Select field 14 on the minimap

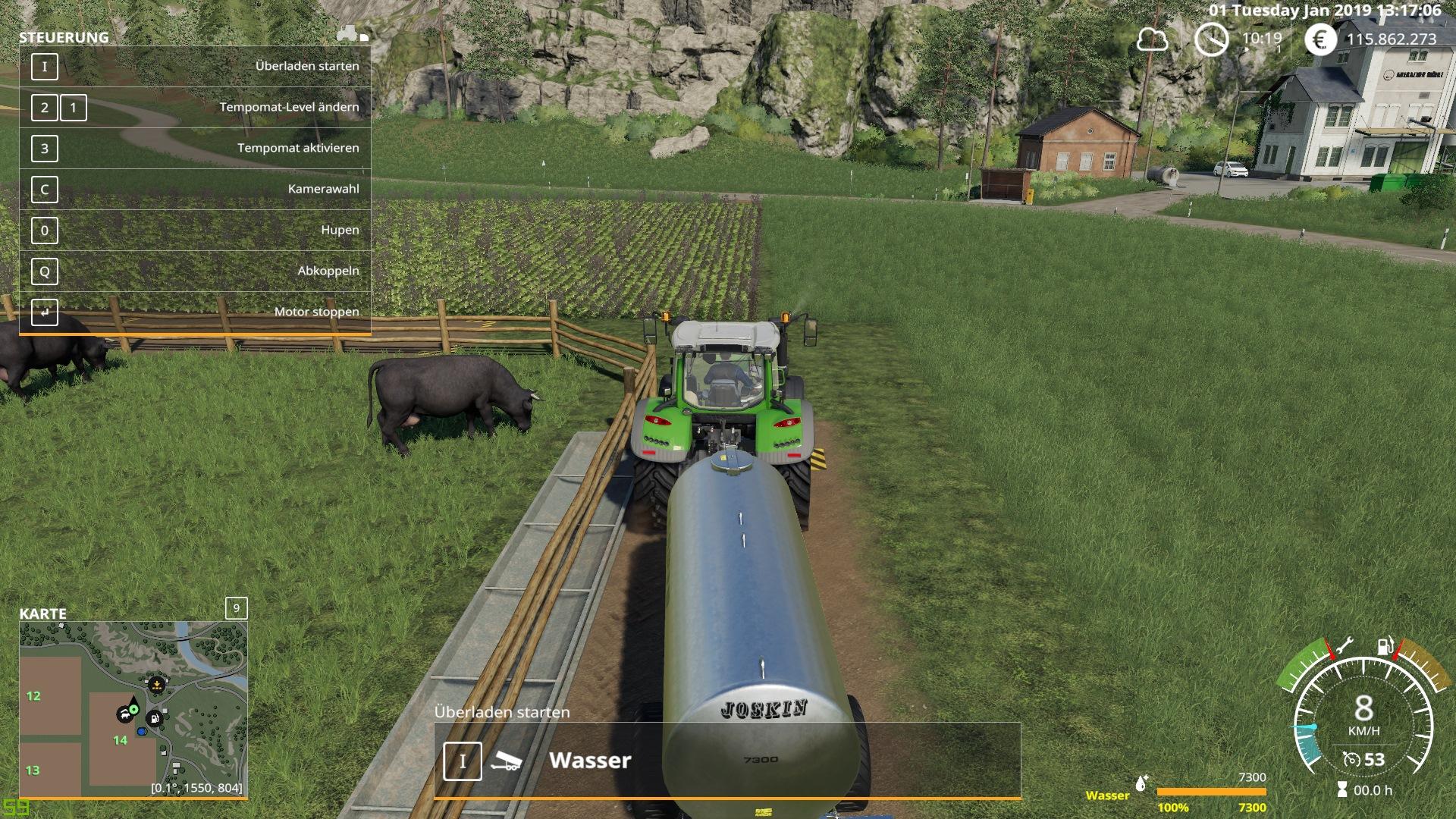pyautogui.click(x=120, y=741)
